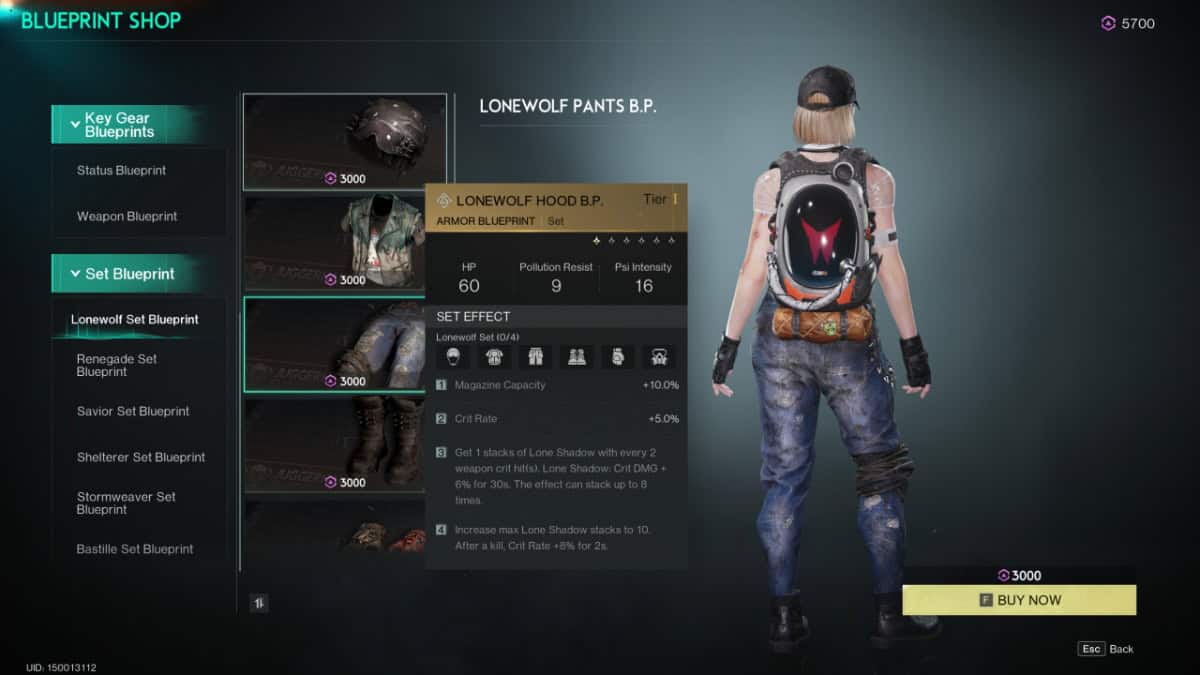The width and height of the screenshot is (1200, 675).
Task: Open the Status Blueprint section
Action: point(121,171)
